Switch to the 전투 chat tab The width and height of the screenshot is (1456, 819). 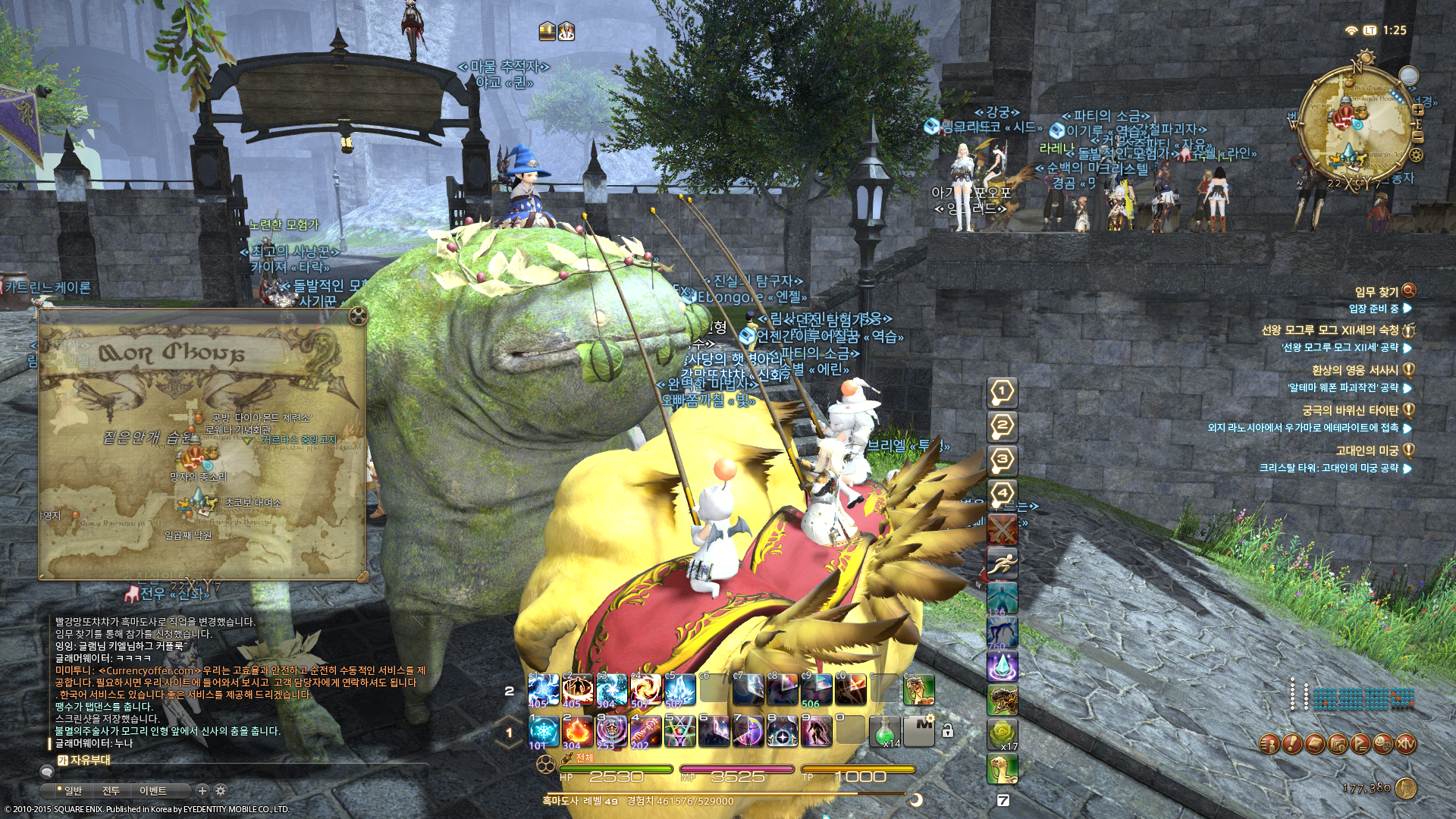111,791
